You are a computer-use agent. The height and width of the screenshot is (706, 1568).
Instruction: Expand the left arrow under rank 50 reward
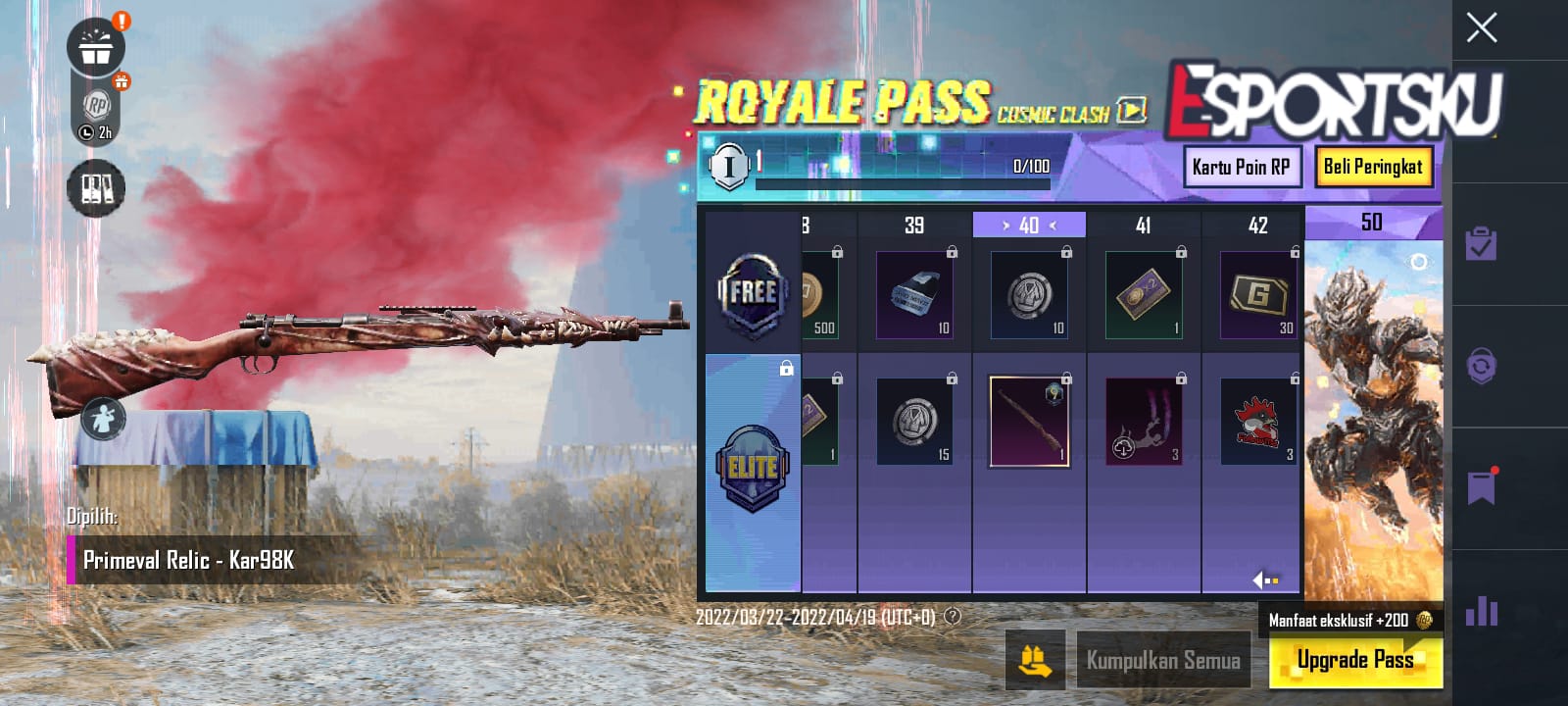[1260, 580]
